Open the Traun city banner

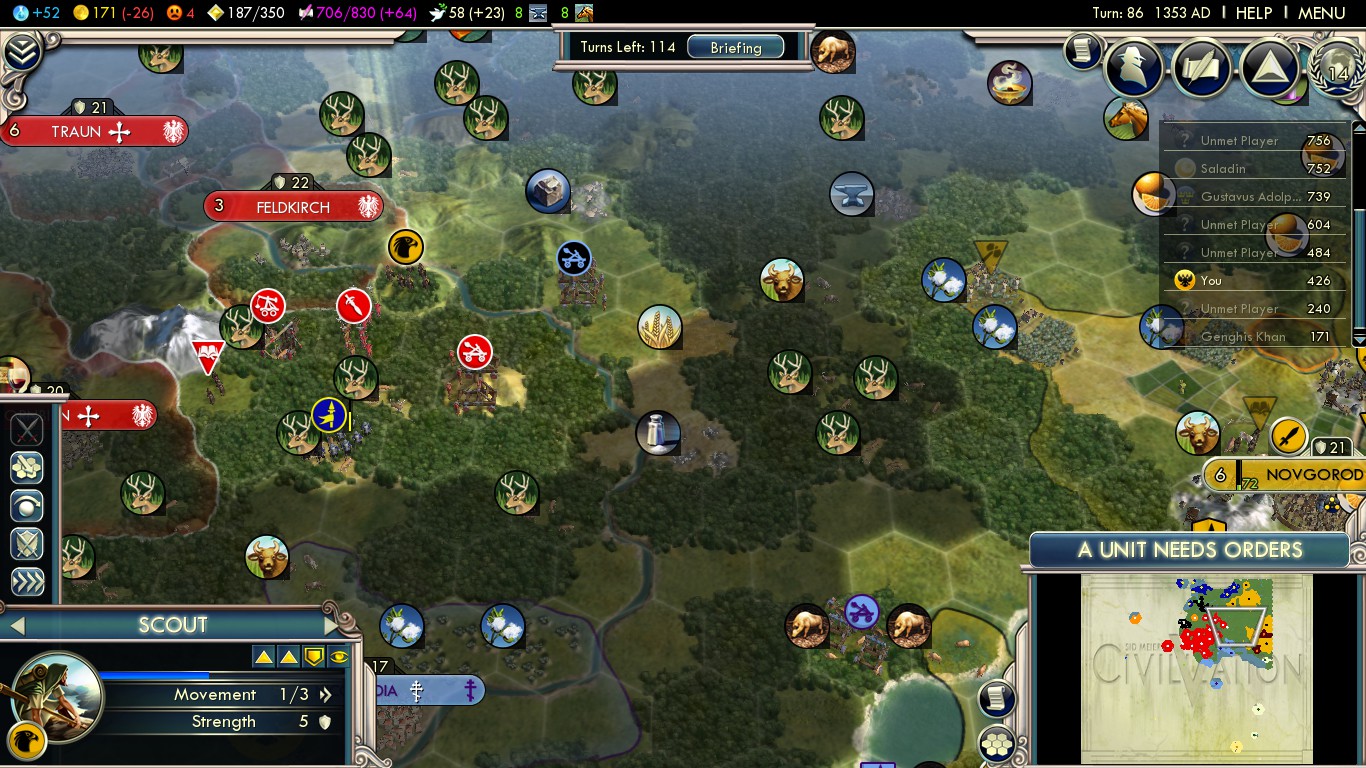tap(92, 132)
